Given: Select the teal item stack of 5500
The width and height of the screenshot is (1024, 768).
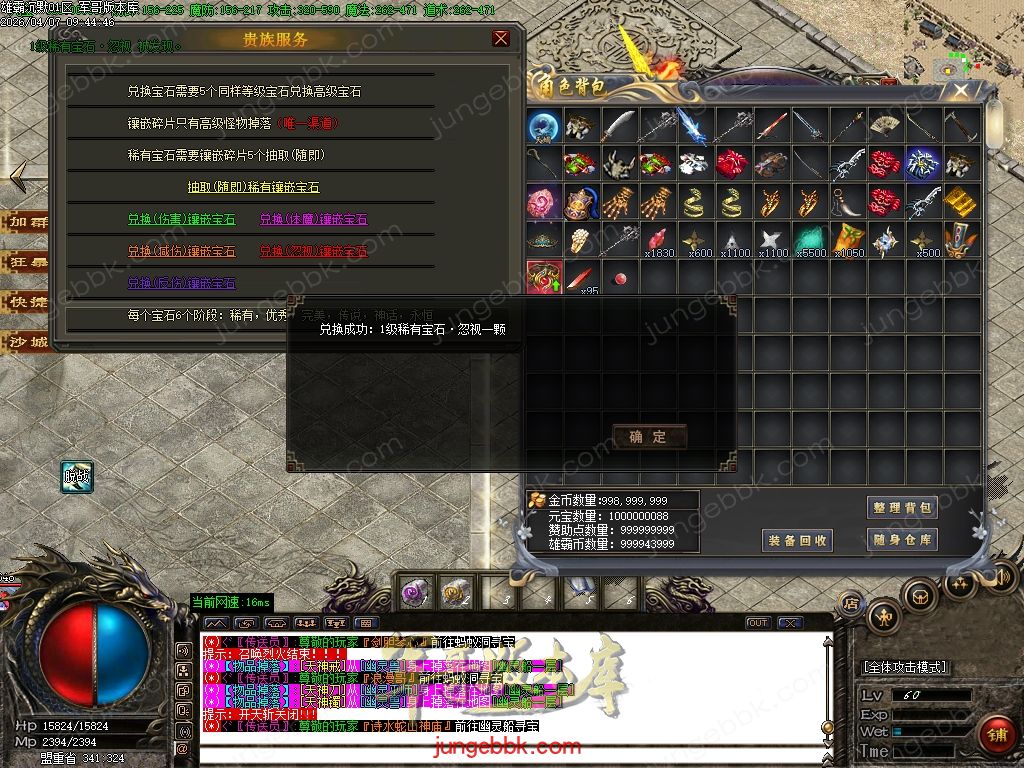Looking at the screenshot, I should 810,241.
